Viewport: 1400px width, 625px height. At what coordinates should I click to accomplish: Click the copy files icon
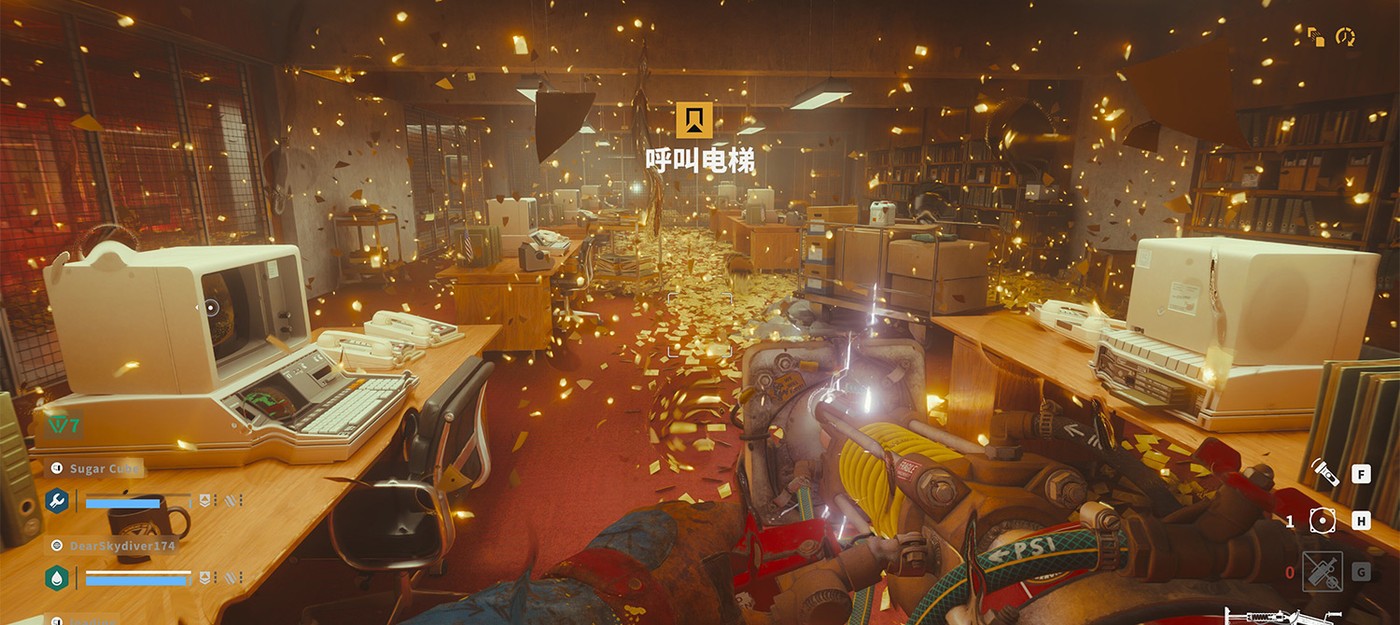click(1315, 37)
